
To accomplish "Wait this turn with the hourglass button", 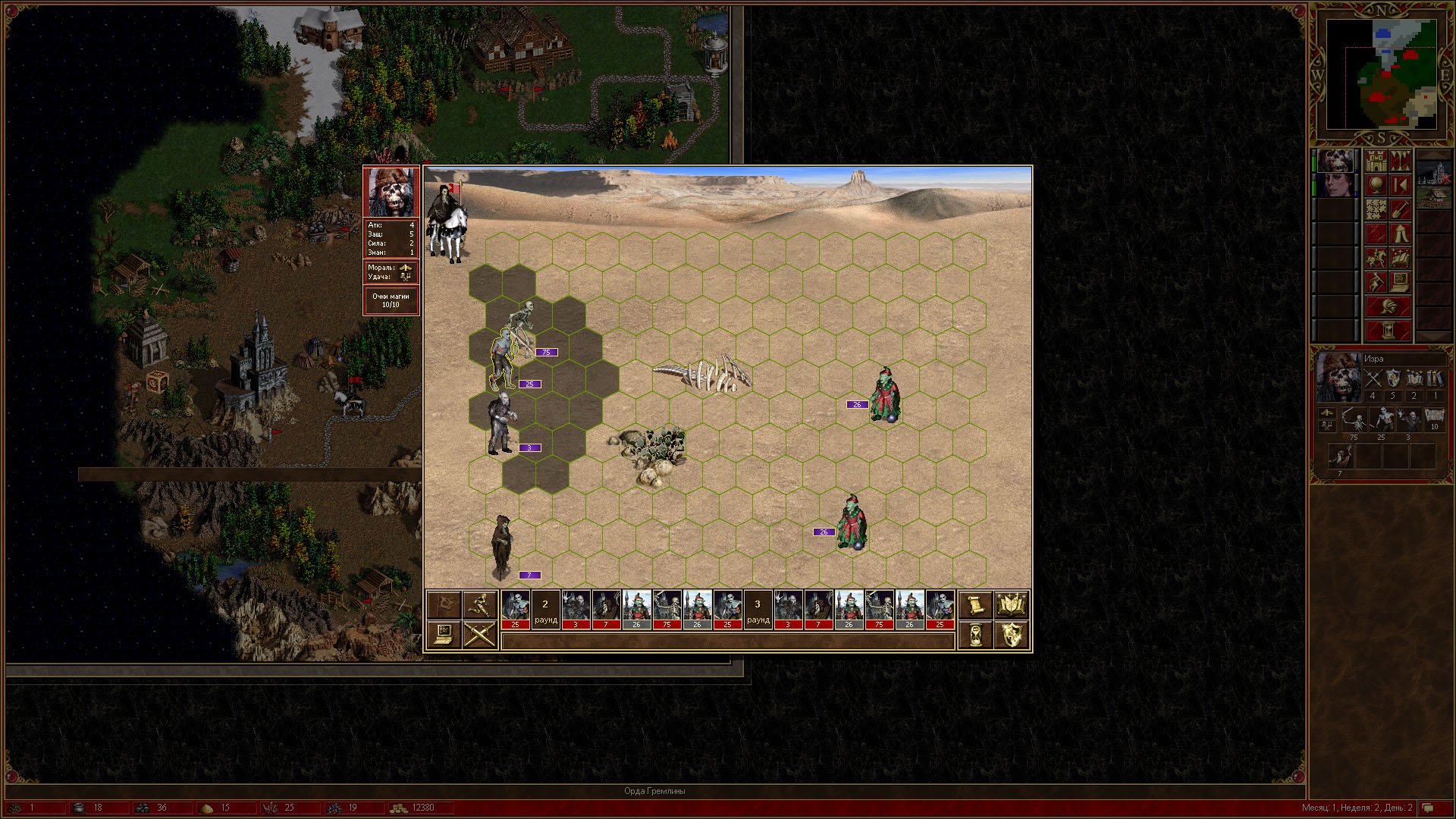I will tap(975, 634).
